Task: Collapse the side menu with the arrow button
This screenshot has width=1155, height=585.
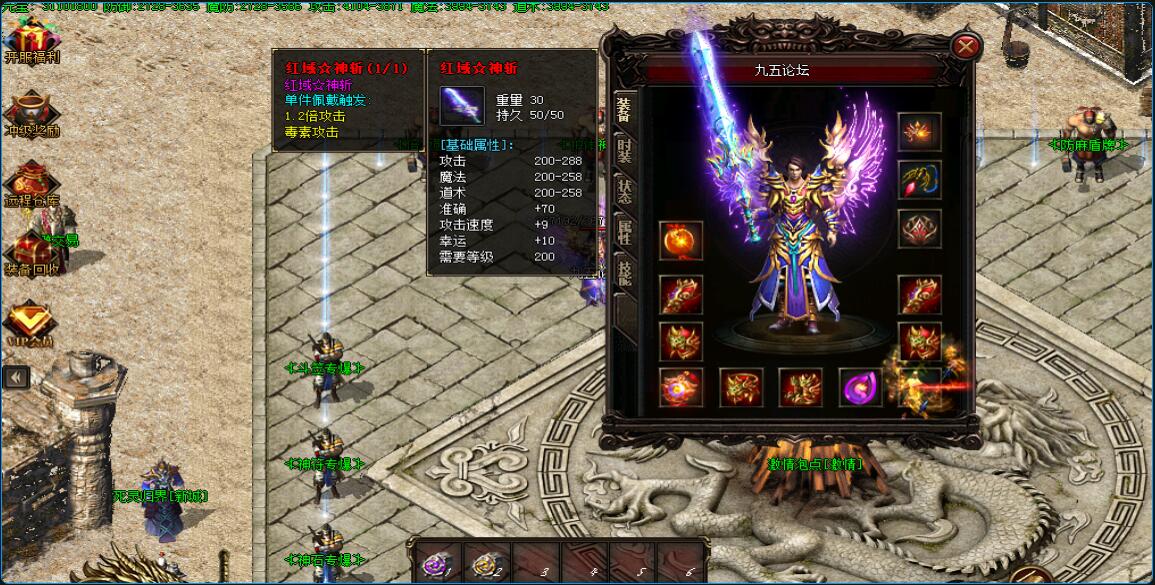Action: click(15, 376)
